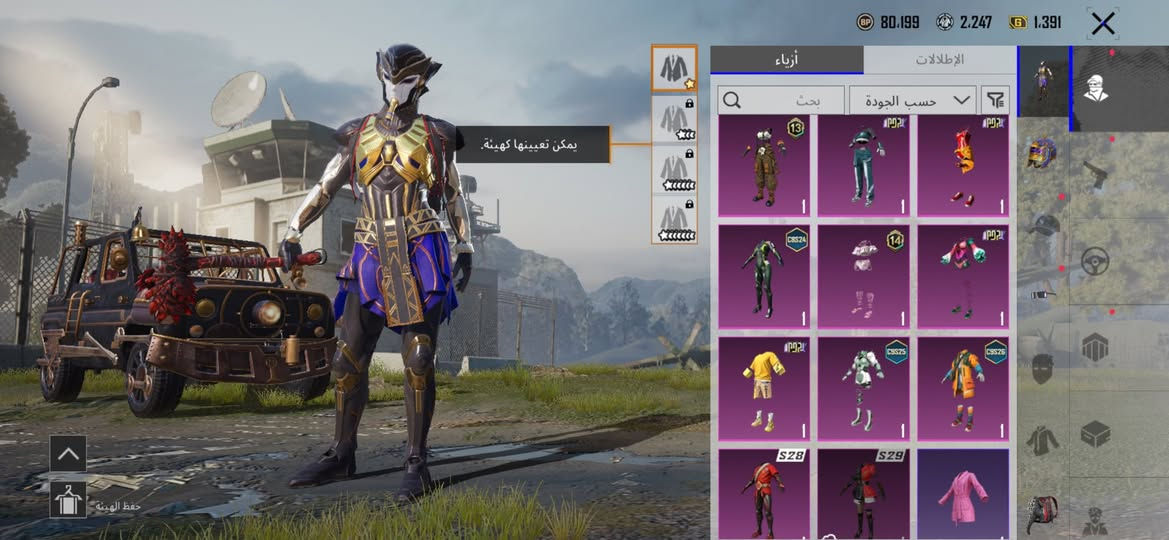Select the unlocked one-star outfit level slot
1169x540 pixels.
(674, 69)
